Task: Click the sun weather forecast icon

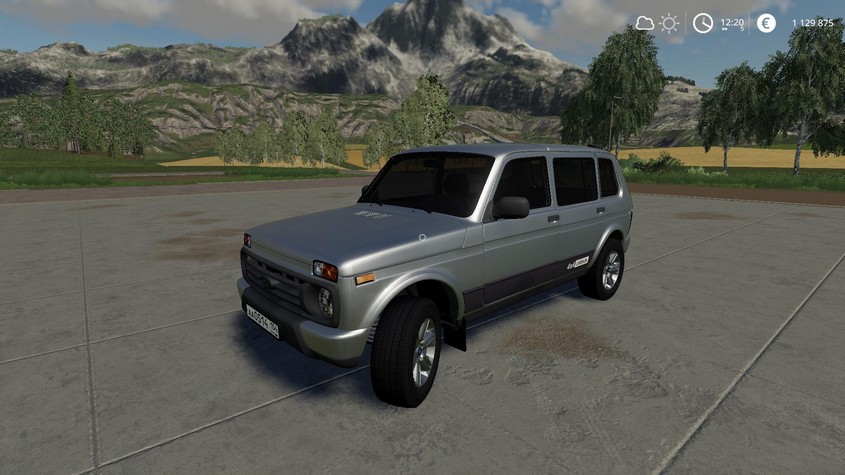Action: [x=669, y=23]
